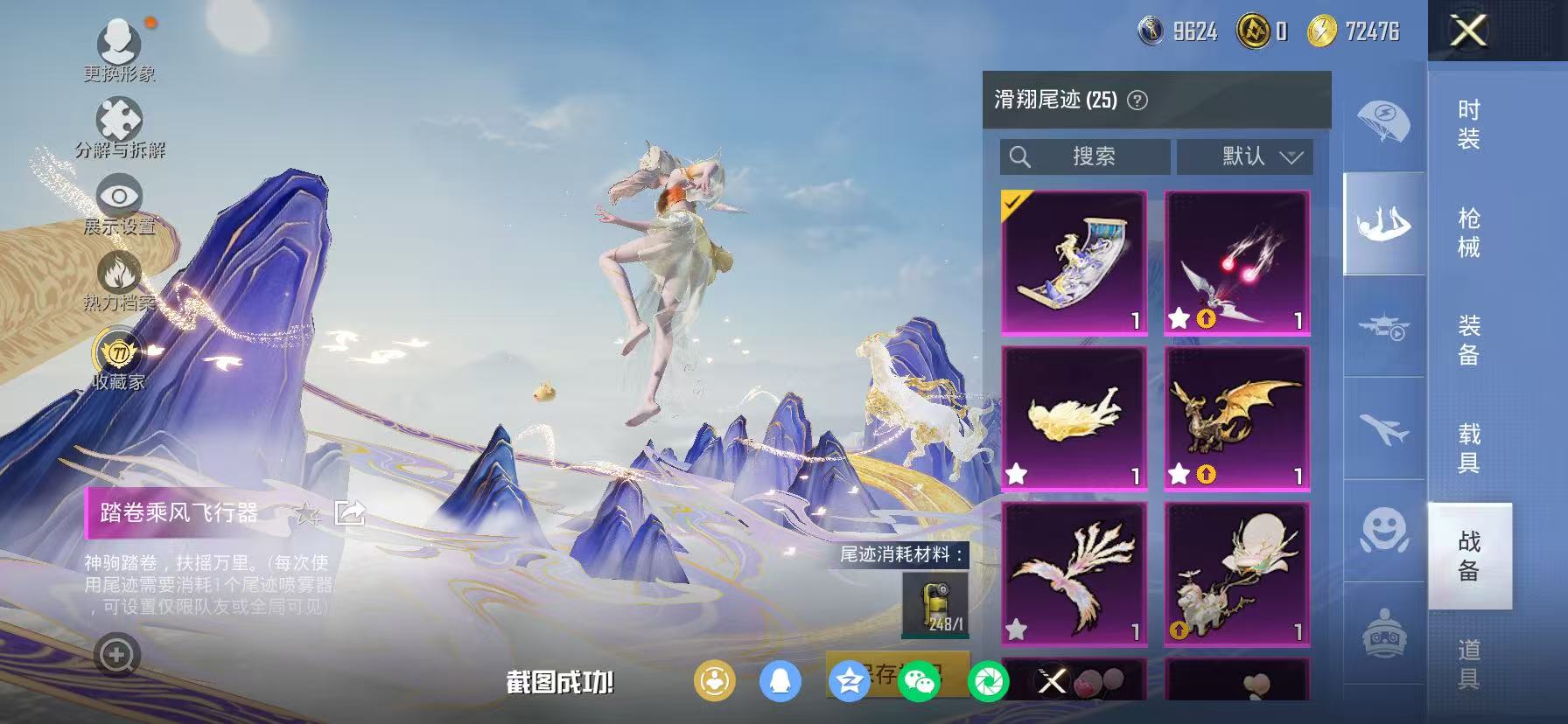Switch to the 时装 tab
This screenshot has width=1568, height=724.
[1467, 122]
